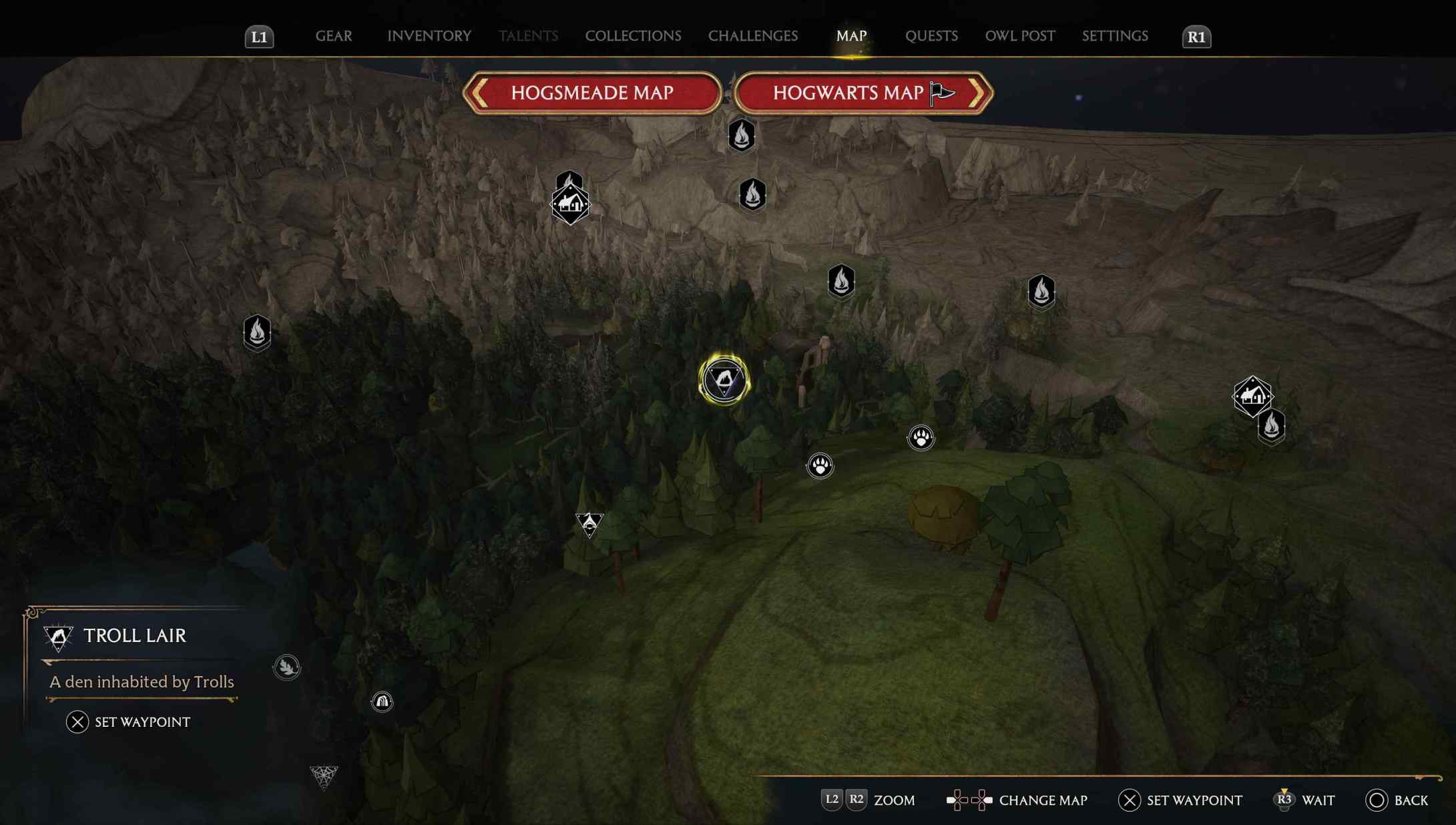Click the paw-print beast den icon near map center

tap(820, 466)
